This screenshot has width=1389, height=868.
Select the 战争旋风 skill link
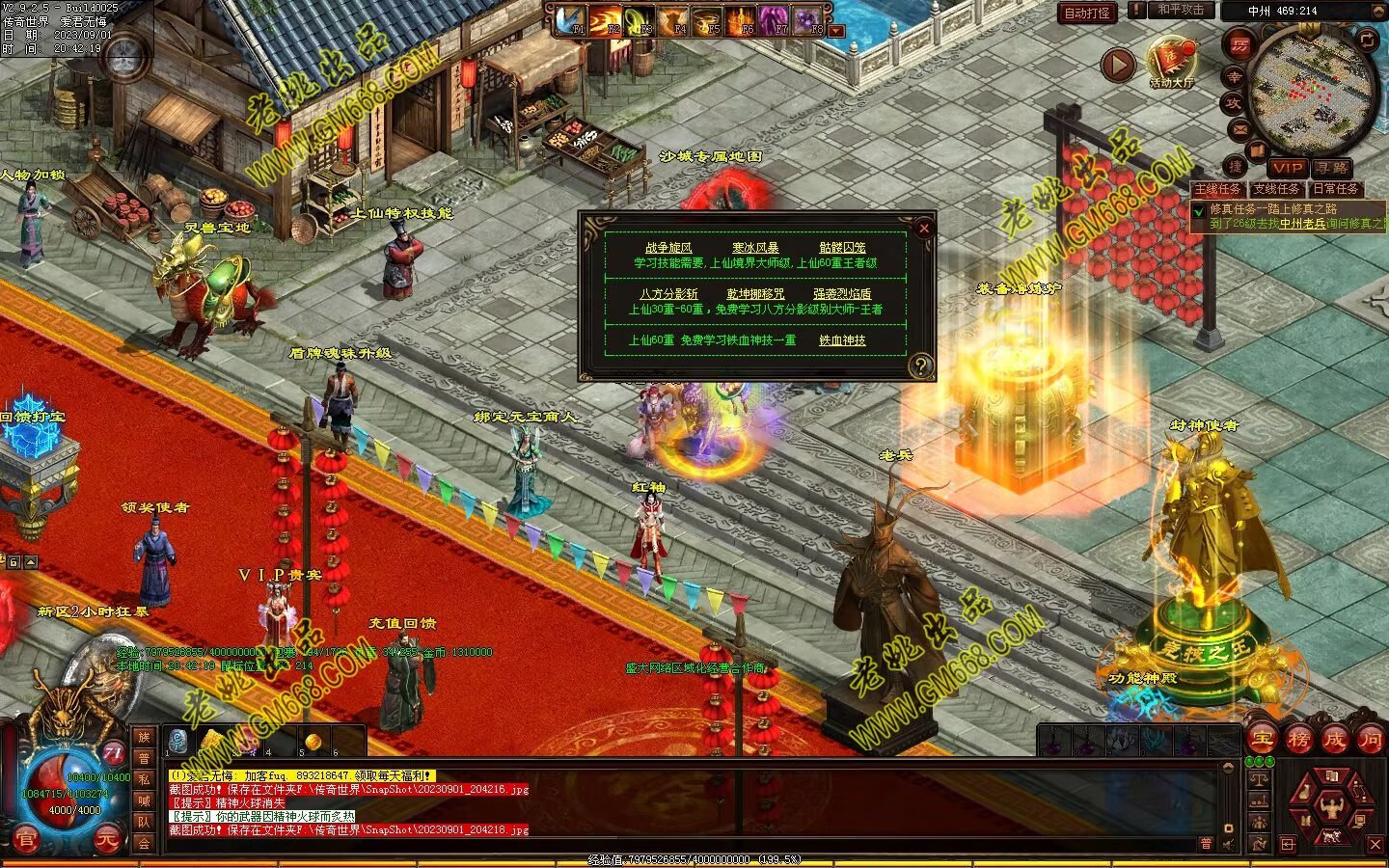[x=668, y=248]
